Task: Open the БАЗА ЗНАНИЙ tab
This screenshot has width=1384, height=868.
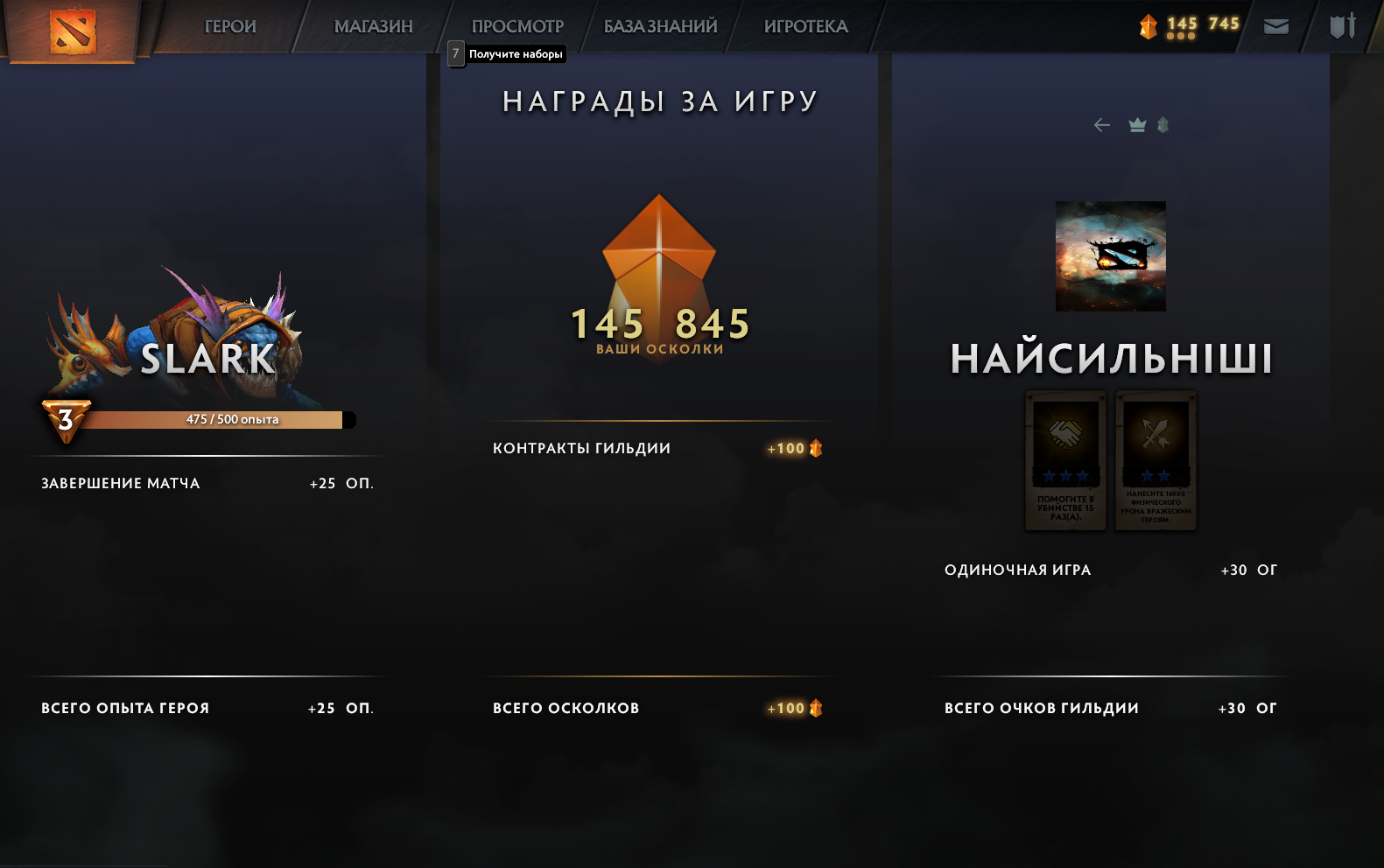Action: (x=659, y=25)
